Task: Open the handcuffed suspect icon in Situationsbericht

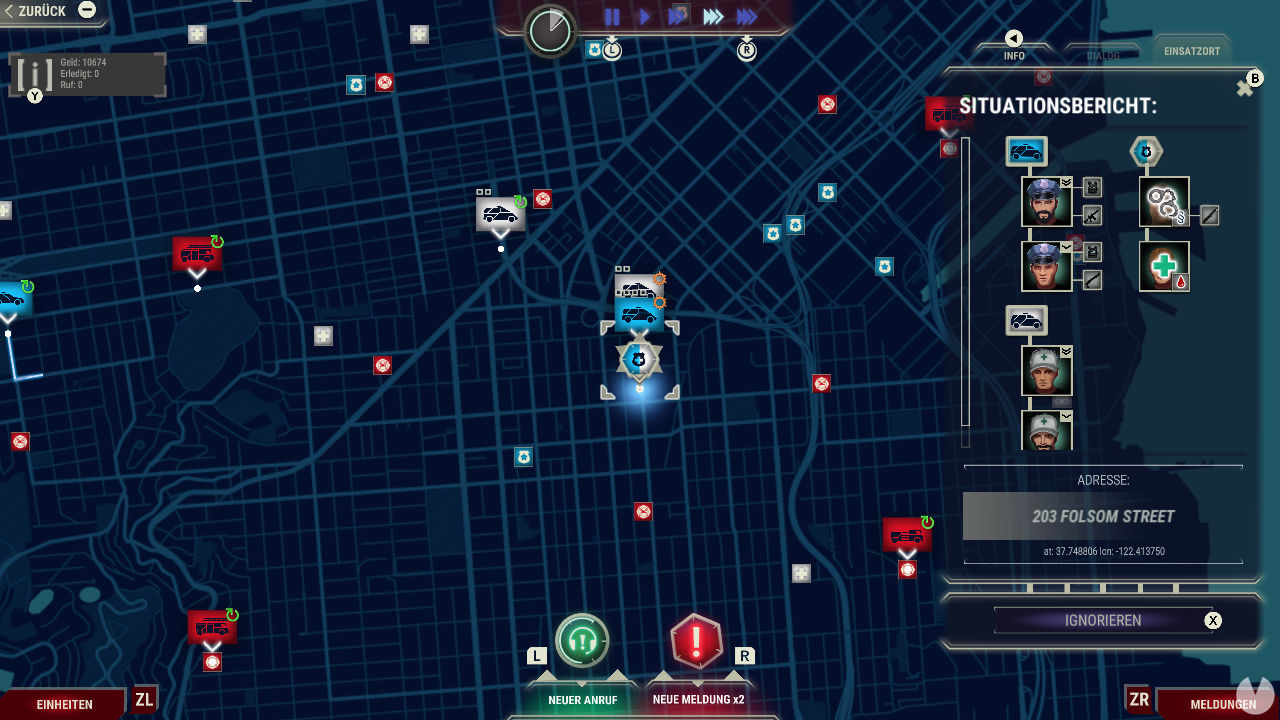Action: click(x=1163, y=201)
